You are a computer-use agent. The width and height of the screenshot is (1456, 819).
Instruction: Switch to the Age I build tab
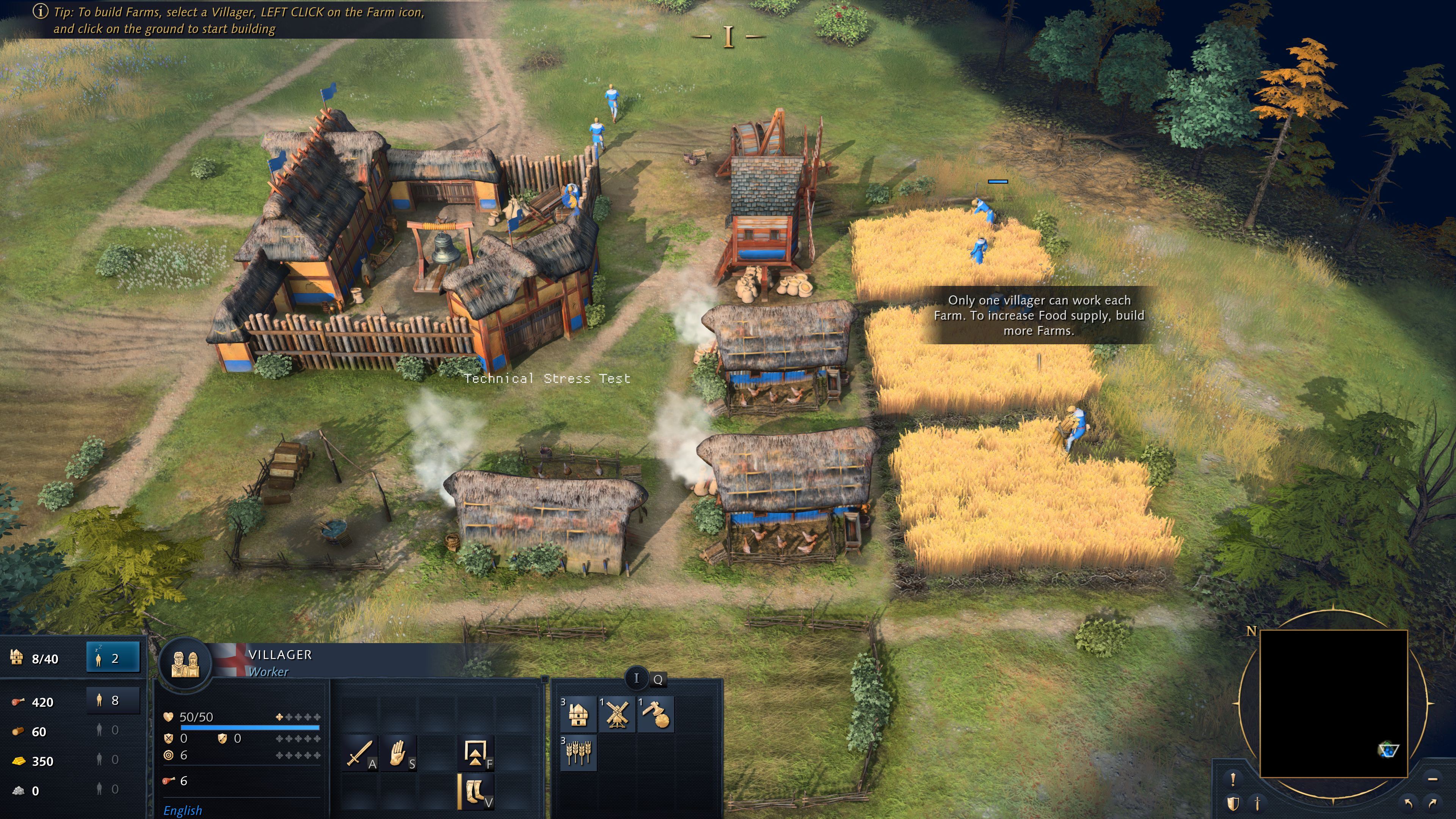pyautogui.click(x=637, y=678)
